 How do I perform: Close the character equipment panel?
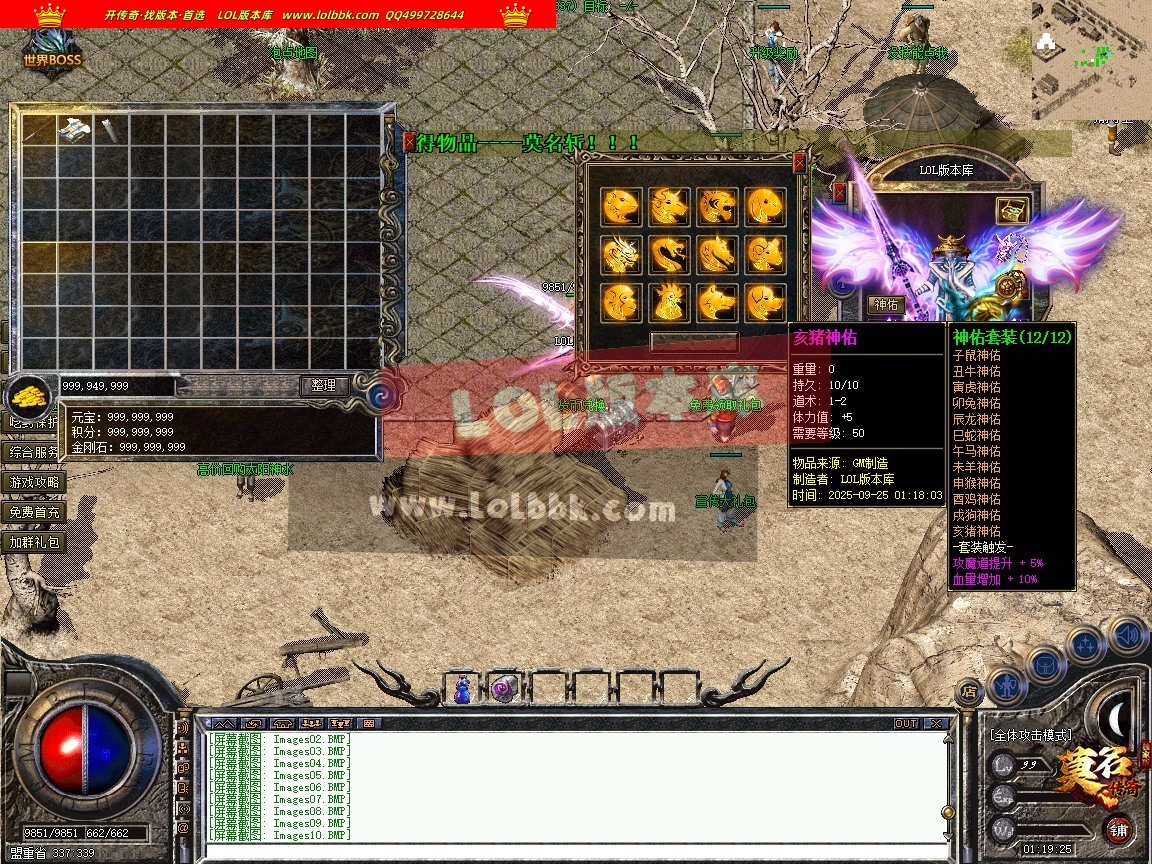(839, 192)
